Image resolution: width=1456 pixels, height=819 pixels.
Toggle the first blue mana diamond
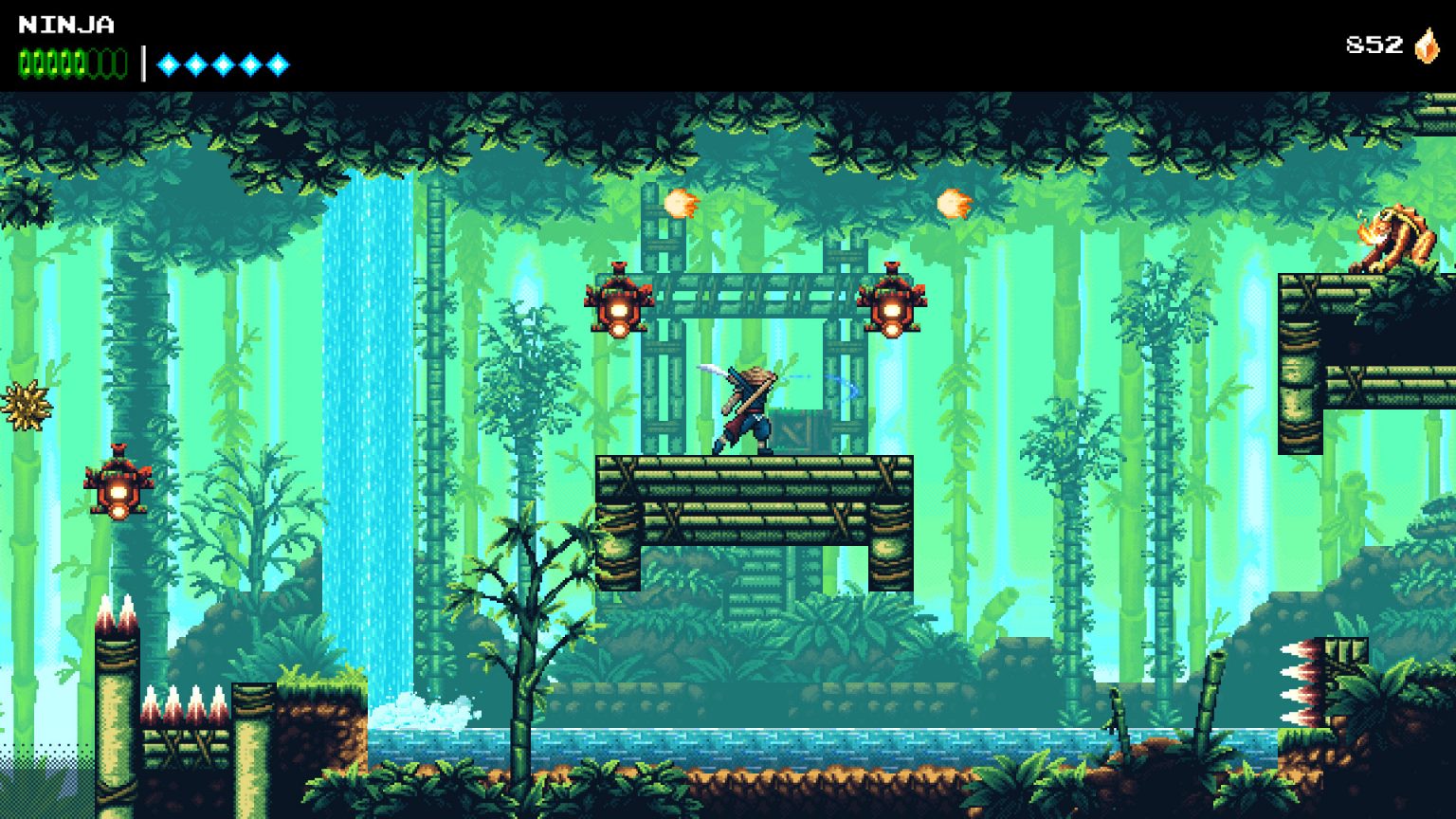point(169,64)
